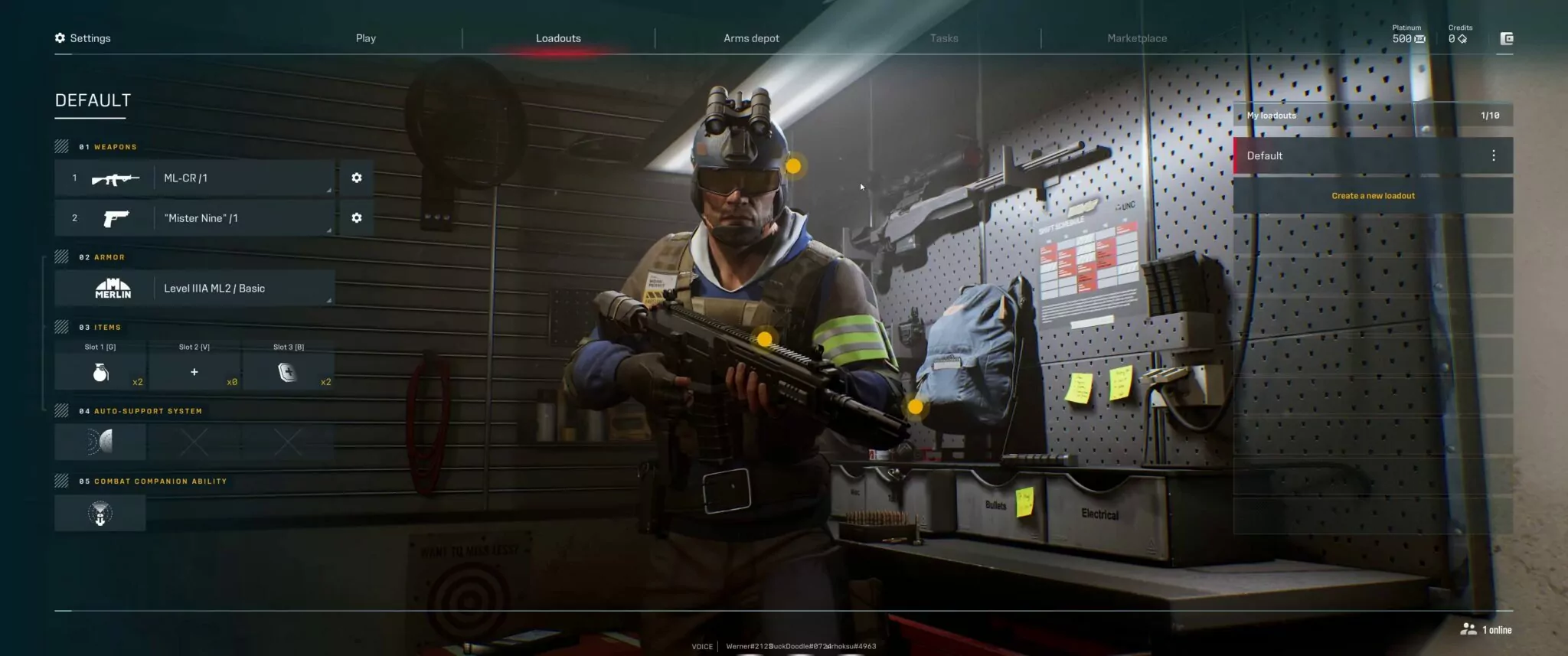This screenshot has width=1568, height=656.
Task: Open the combat companion ability icon
Action: coord(100,512)
